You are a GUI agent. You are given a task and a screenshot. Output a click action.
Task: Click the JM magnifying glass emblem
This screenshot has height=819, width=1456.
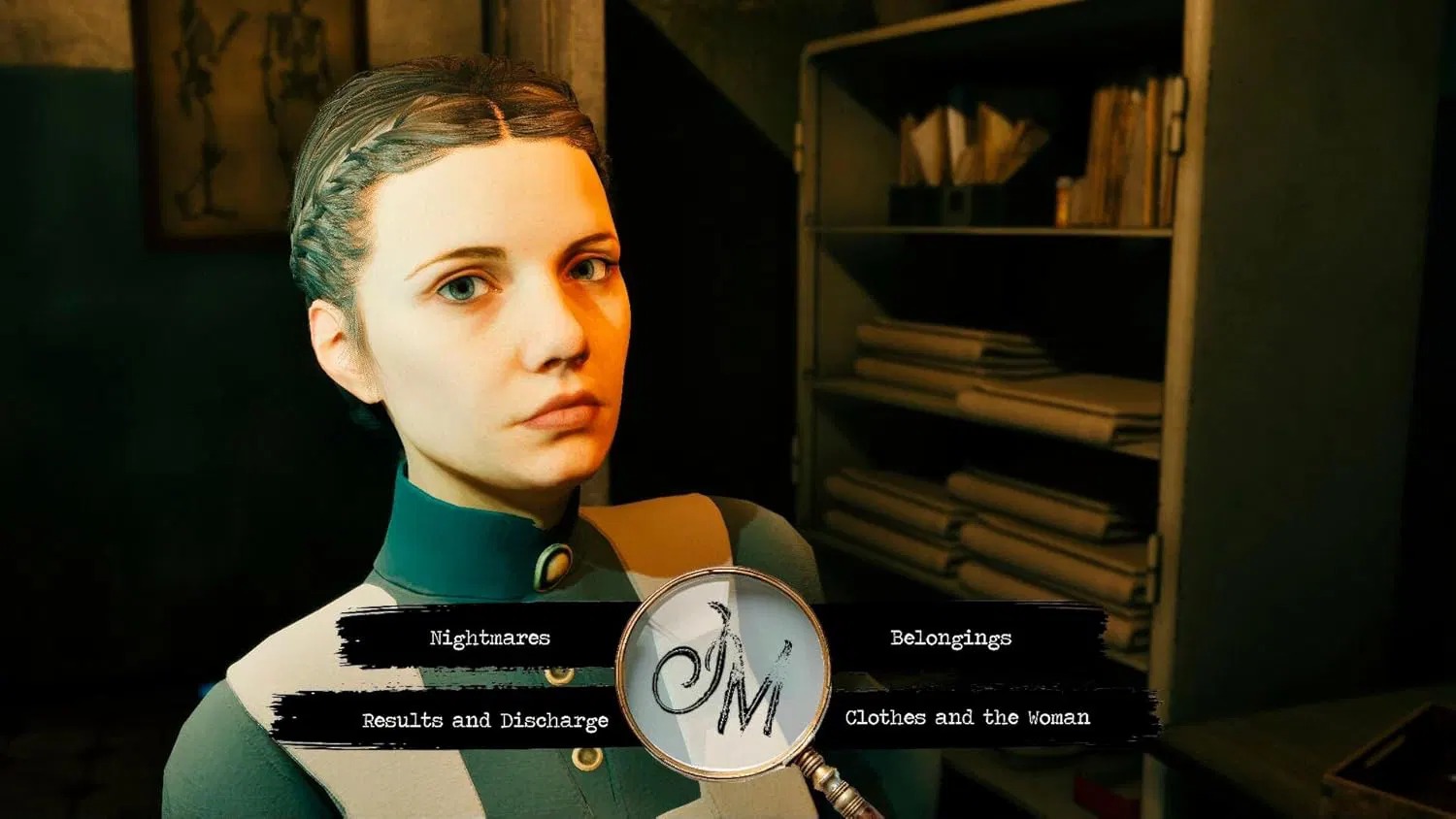pyautogui.click(x=723, y=677)
